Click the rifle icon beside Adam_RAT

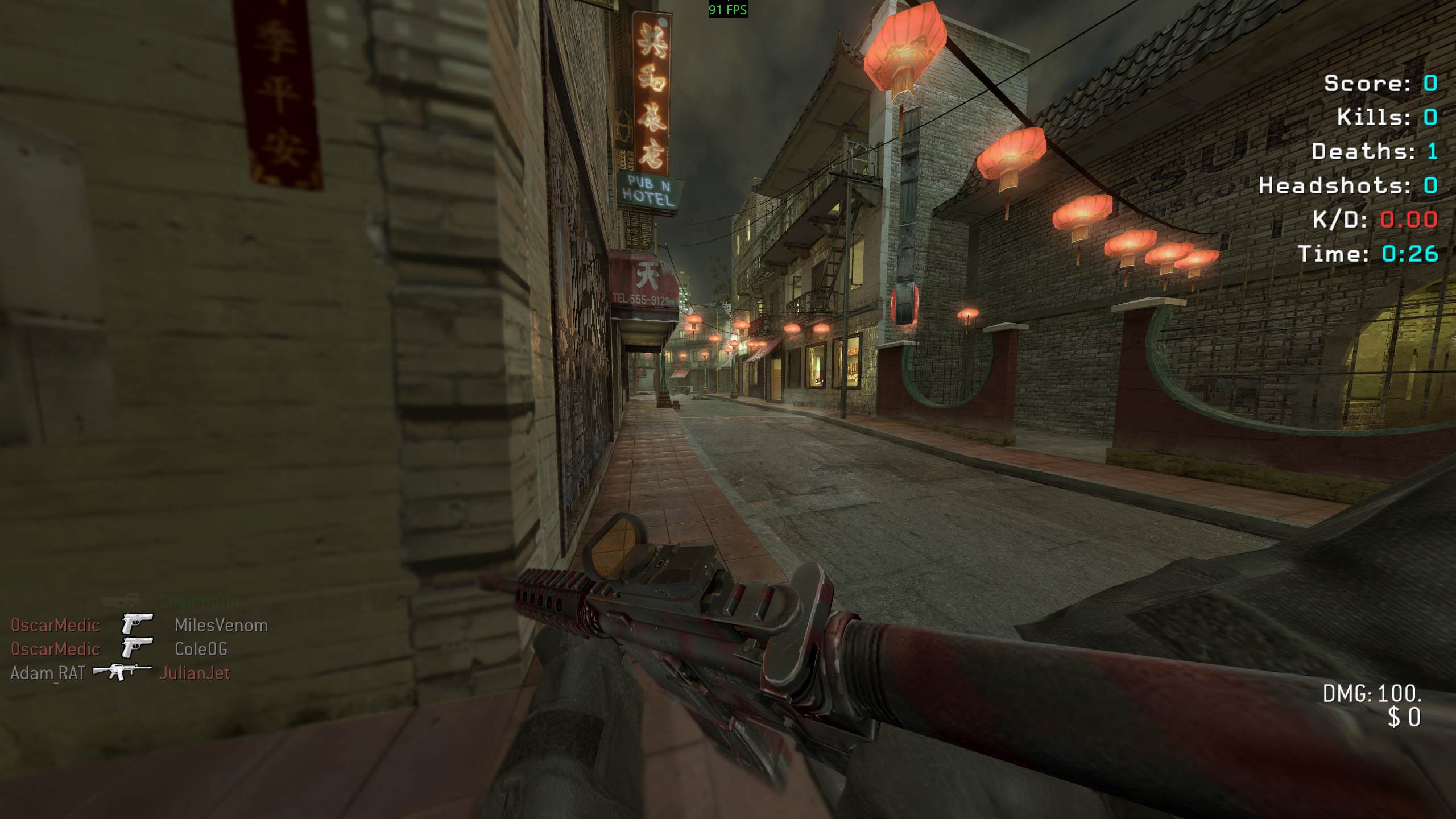click(x=122, y=672)
